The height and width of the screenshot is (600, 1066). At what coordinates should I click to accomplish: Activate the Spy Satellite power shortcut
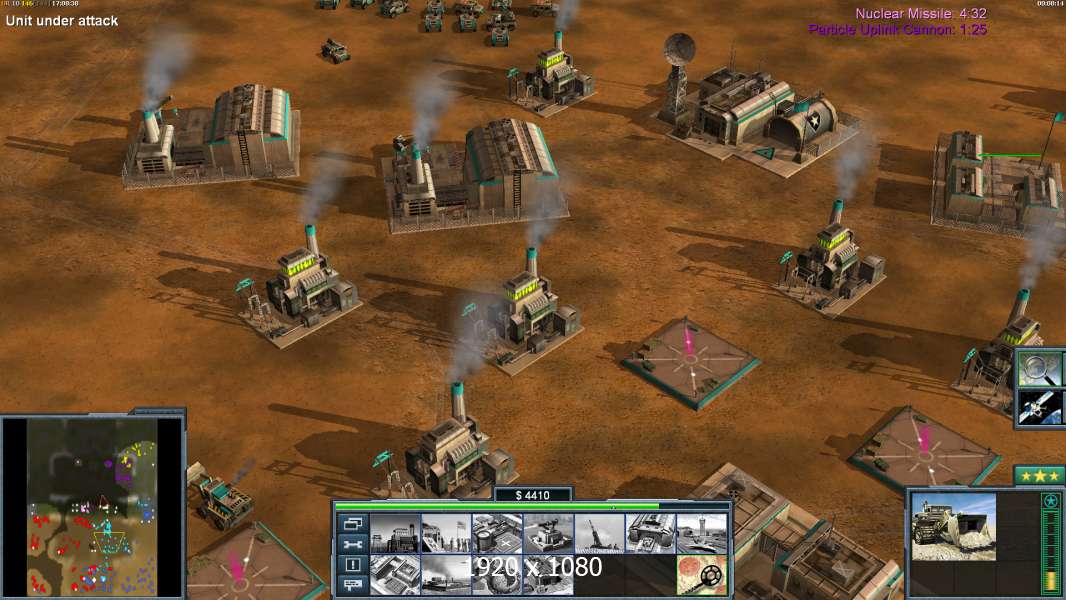pyautogui.click(x=1040, y=407)
